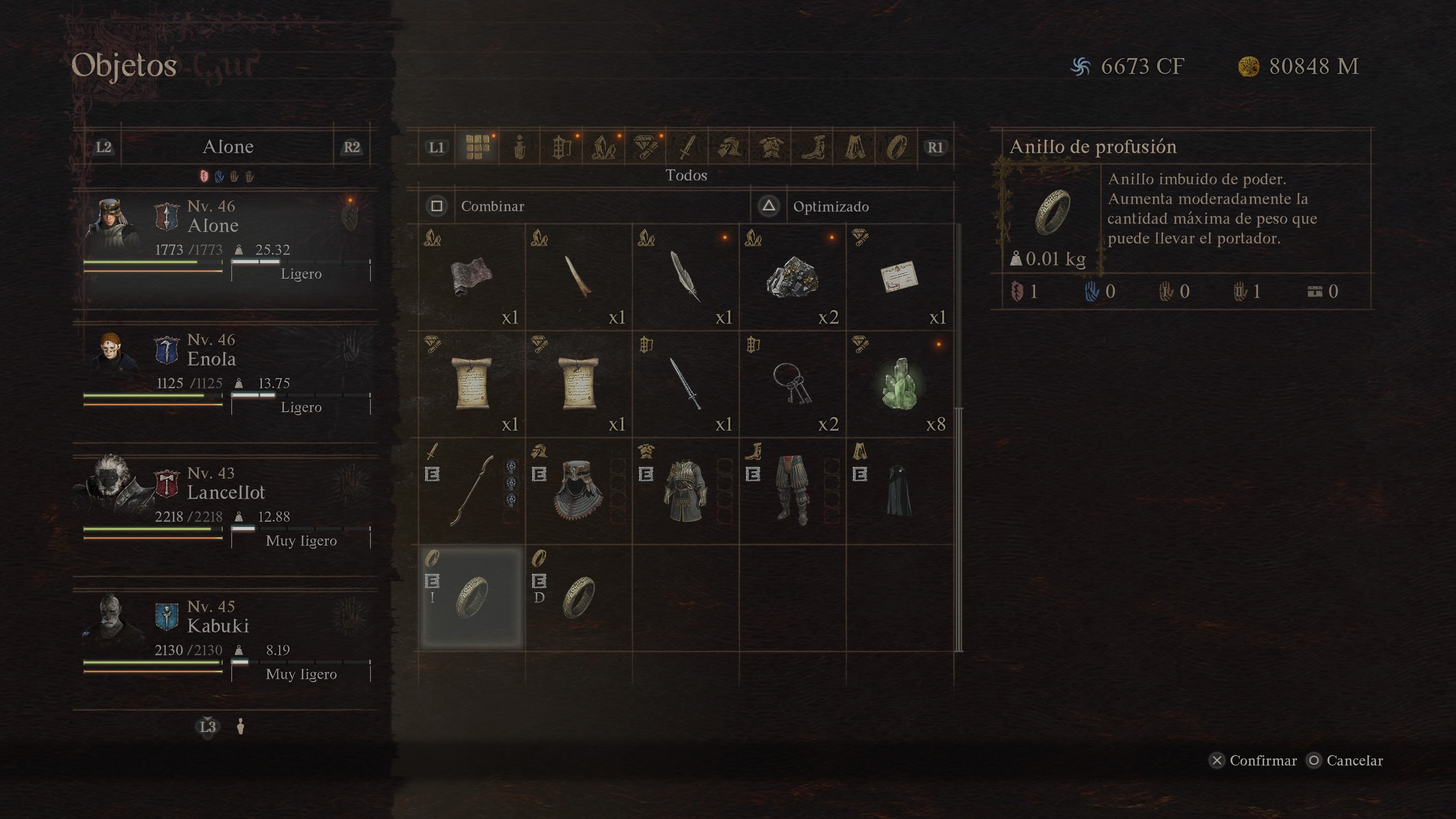Switch to the leg armor tab
This screenshot has height=819, width=1456.
[x=813, y=147]
